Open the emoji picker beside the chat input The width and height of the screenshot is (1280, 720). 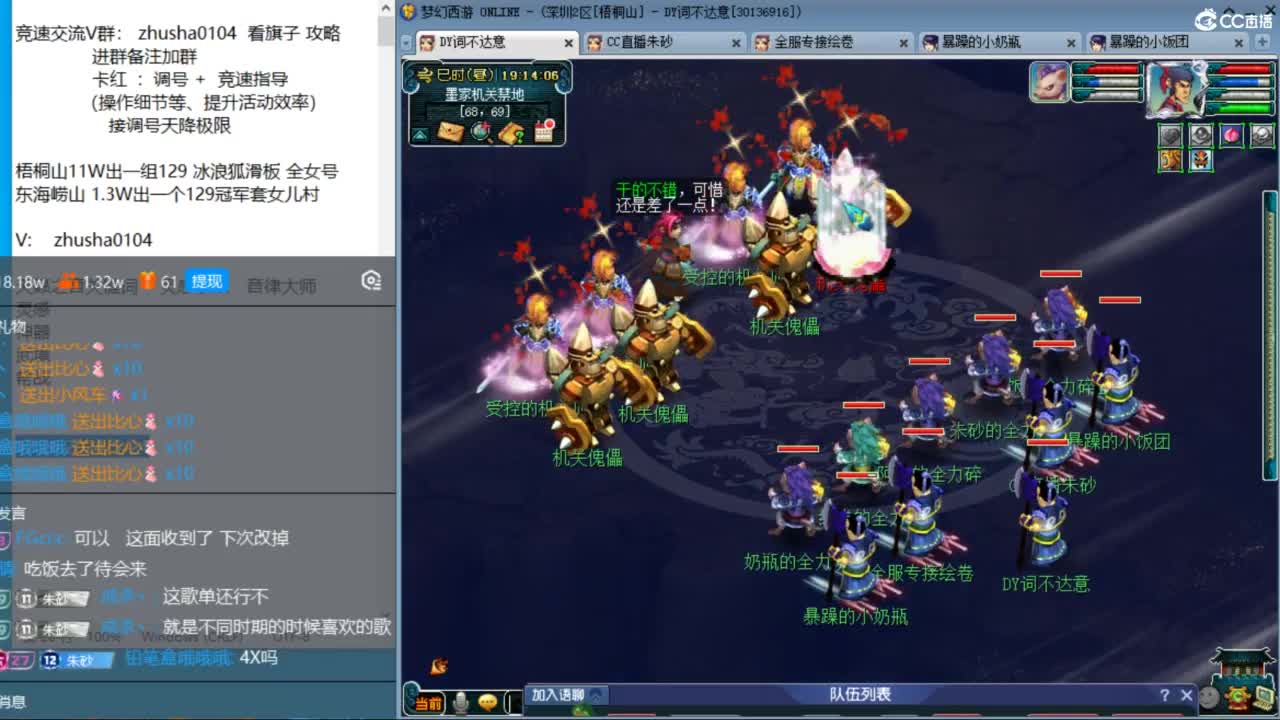click(489, 703)
